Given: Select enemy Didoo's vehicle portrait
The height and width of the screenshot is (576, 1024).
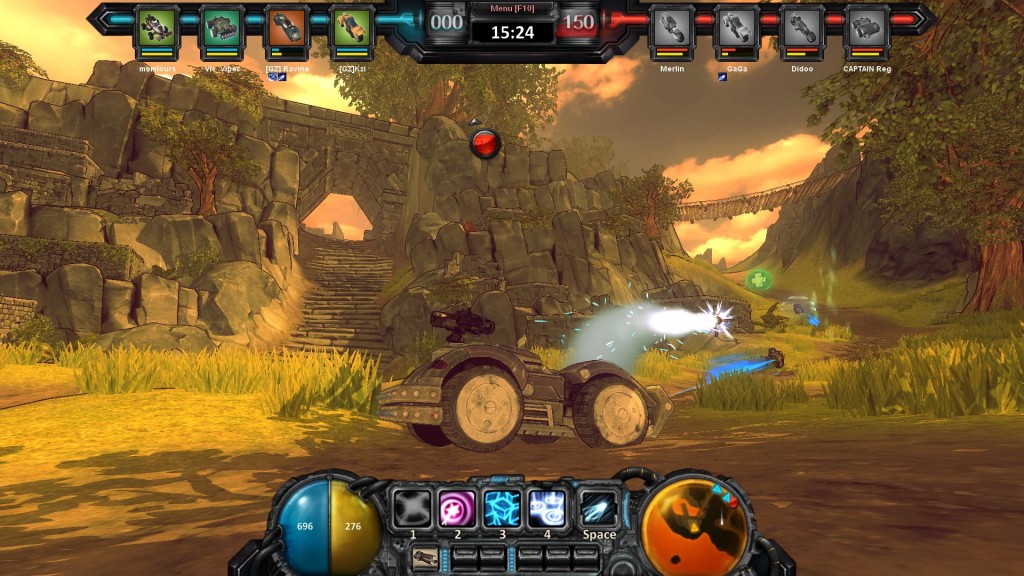Looking at the screenshot, I should pyautogui.click(x=802, y=26).
